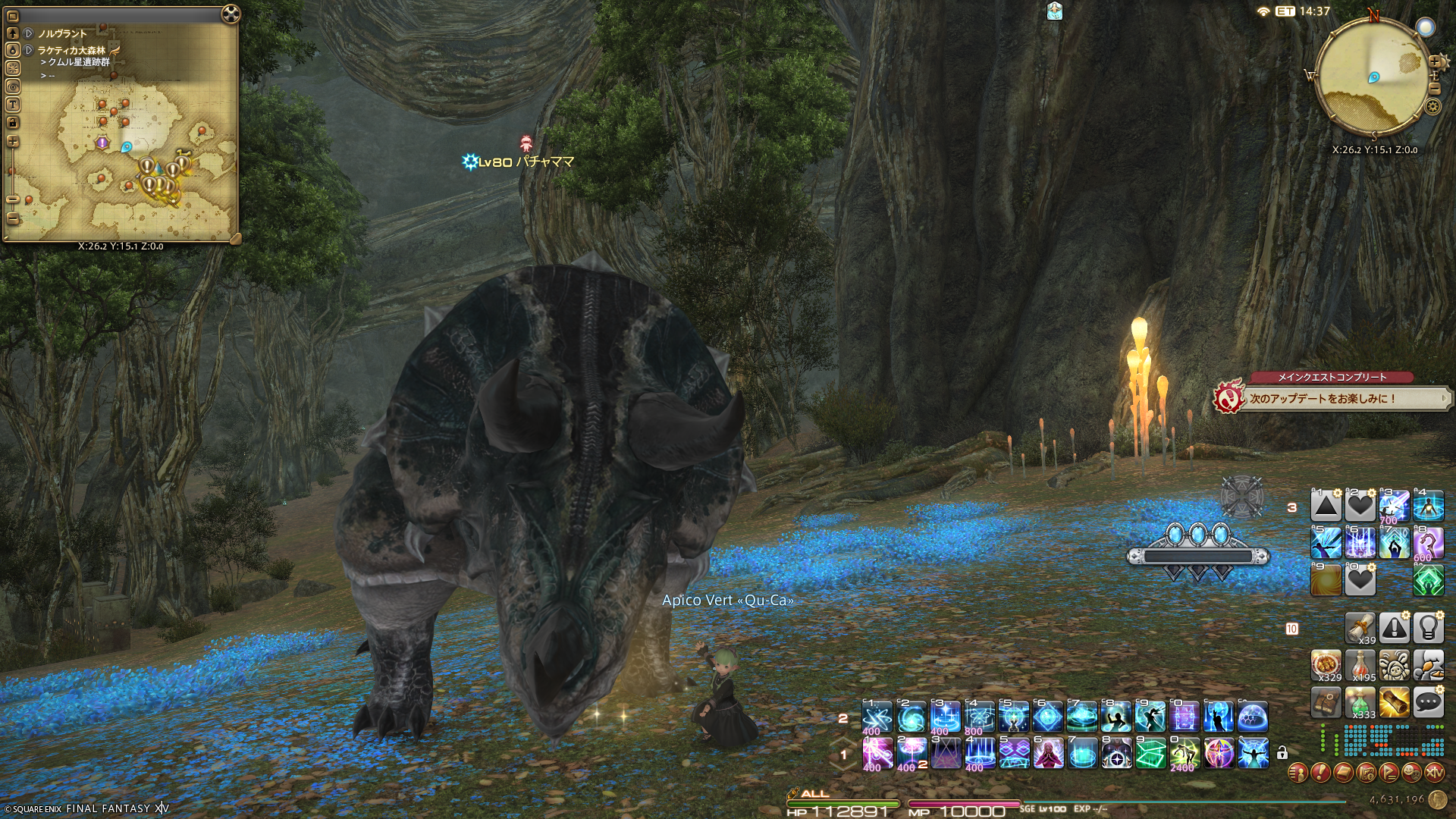
Task: Use the x195 orange potion slot
Action: pos(1360,665)
